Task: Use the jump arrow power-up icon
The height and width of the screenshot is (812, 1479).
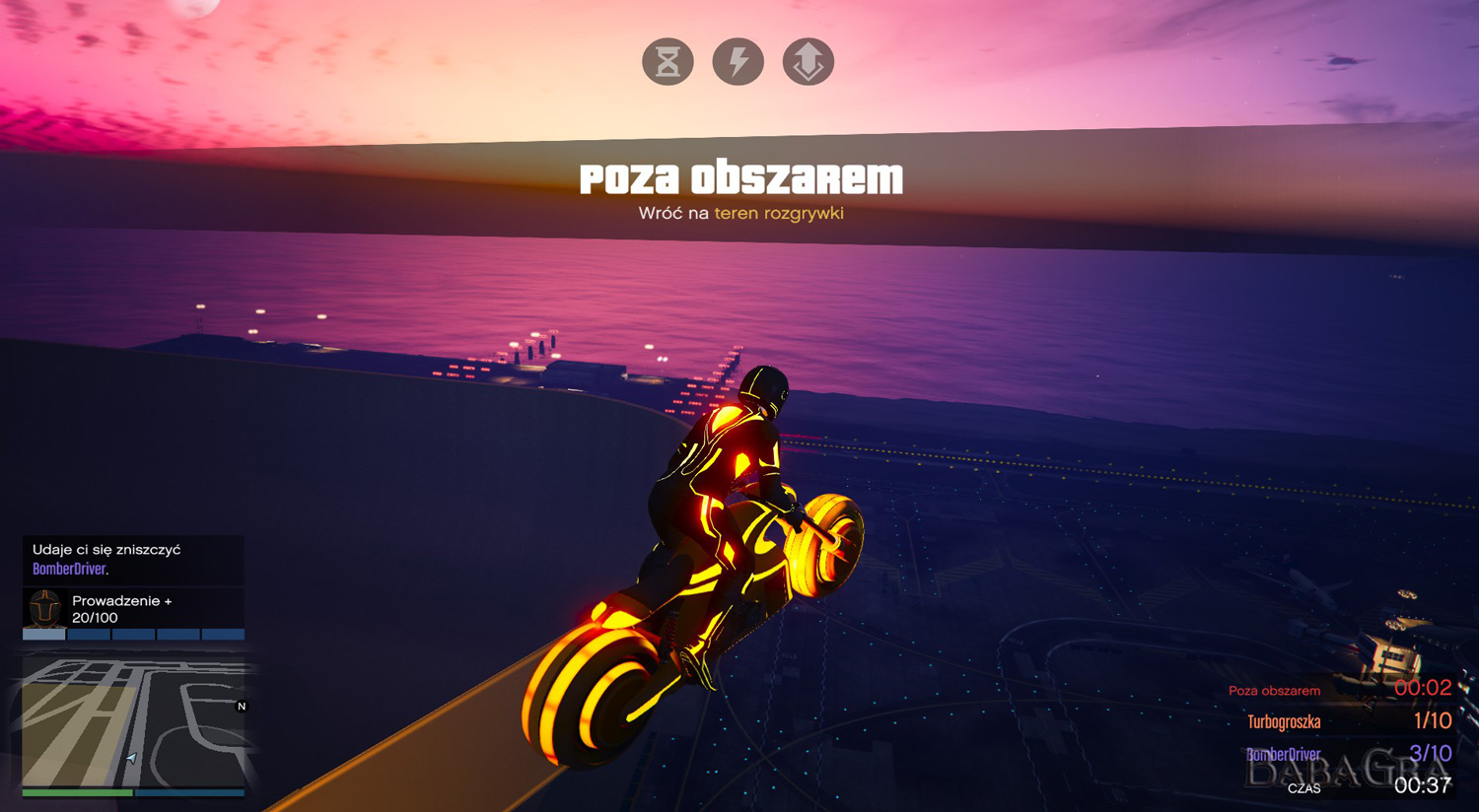Action: pyautogui.click(x=808, y=62)
